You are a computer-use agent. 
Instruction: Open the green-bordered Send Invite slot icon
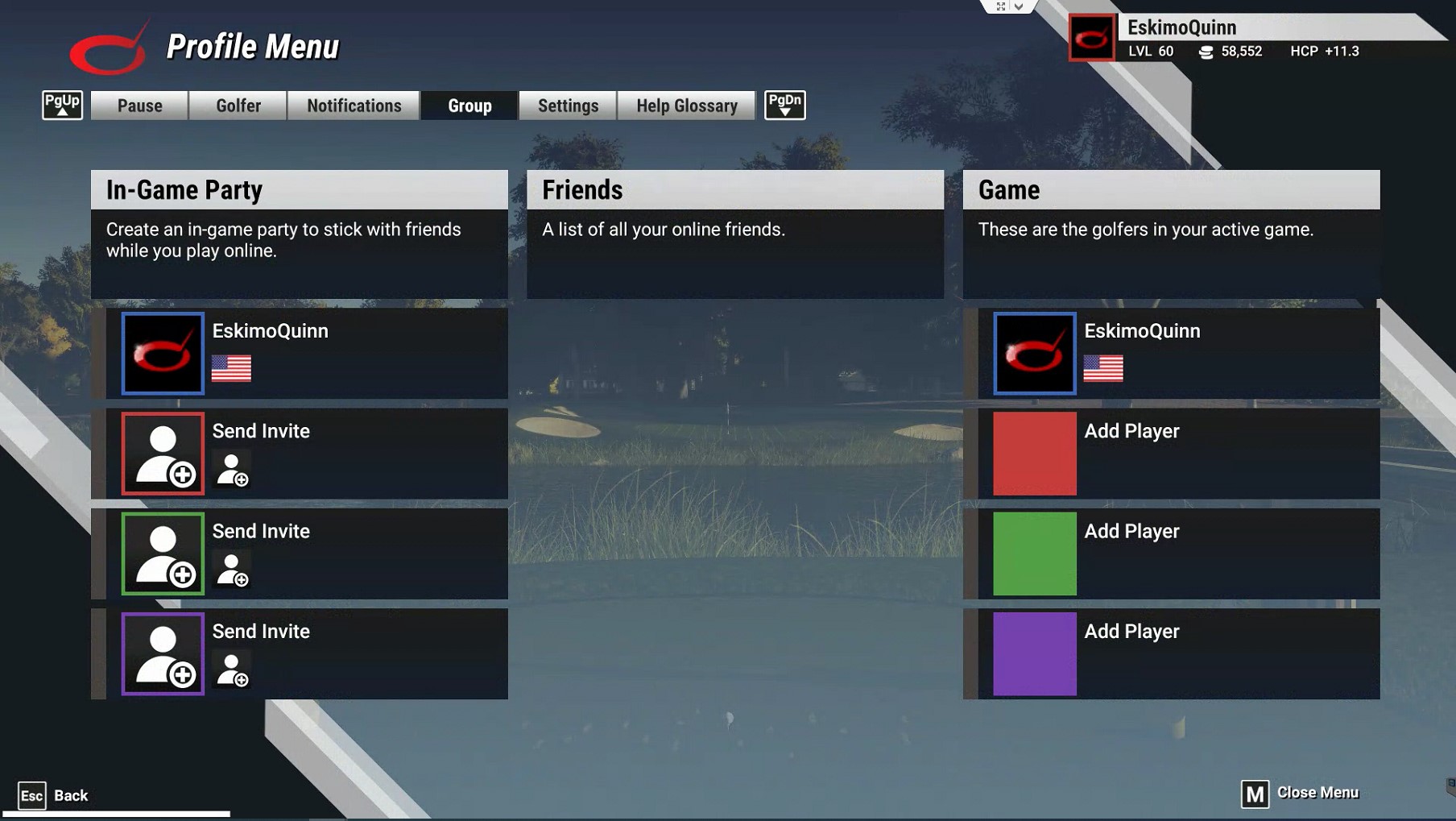[x=162, y=554]
